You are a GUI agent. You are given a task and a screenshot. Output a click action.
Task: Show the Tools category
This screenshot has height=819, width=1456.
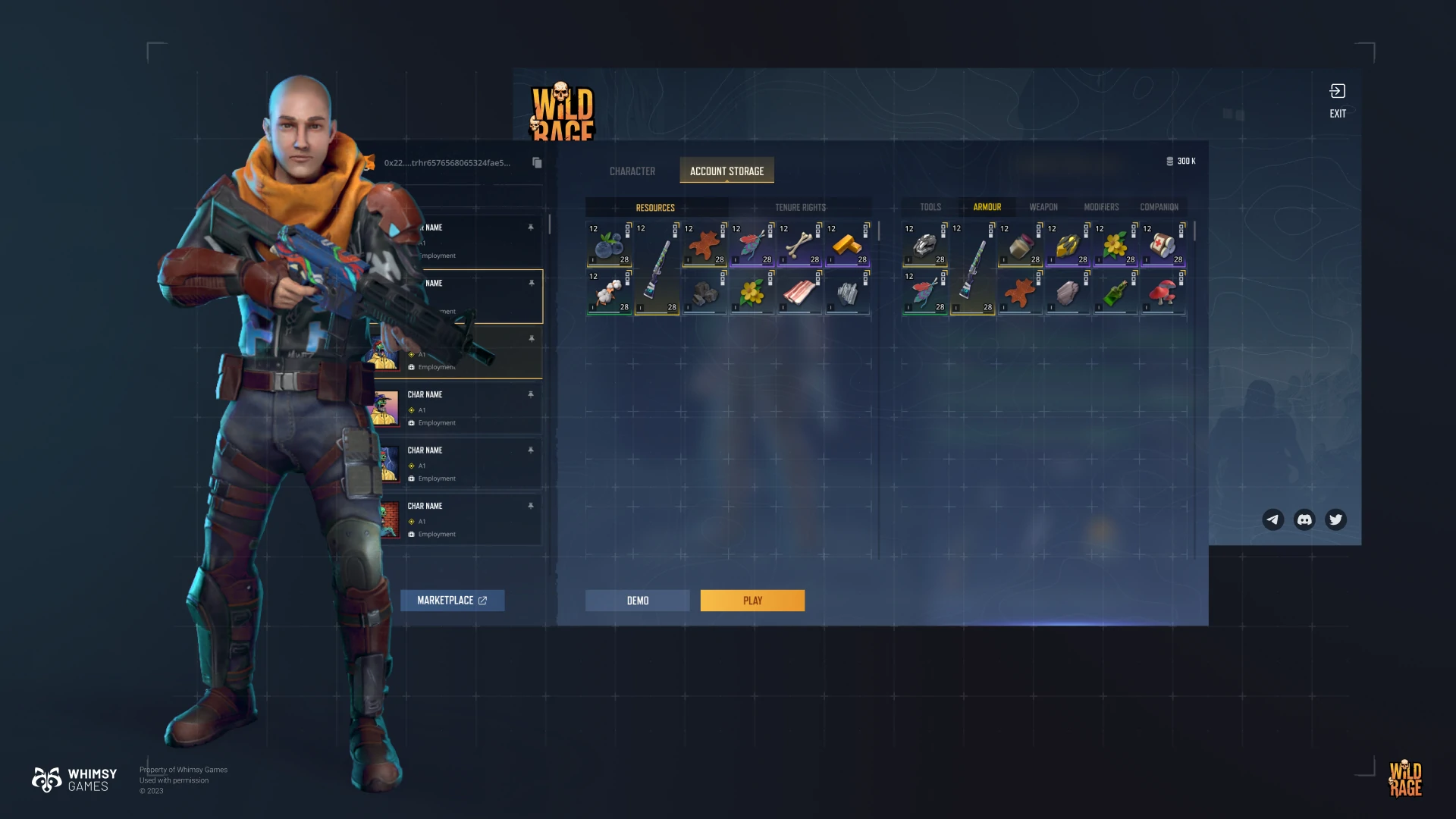pos(930,207)
